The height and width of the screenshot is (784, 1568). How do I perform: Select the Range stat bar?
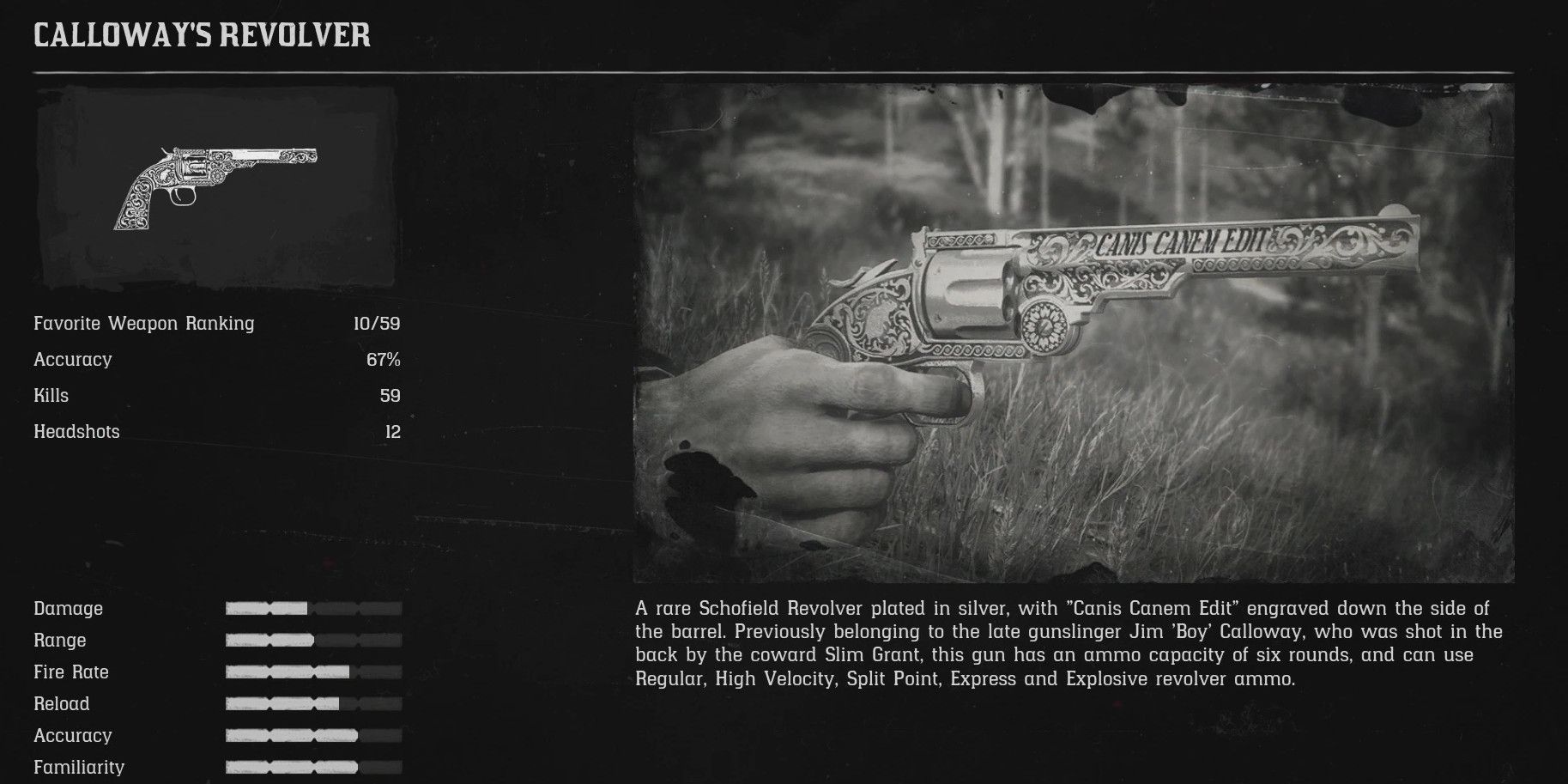pos(312,640)
